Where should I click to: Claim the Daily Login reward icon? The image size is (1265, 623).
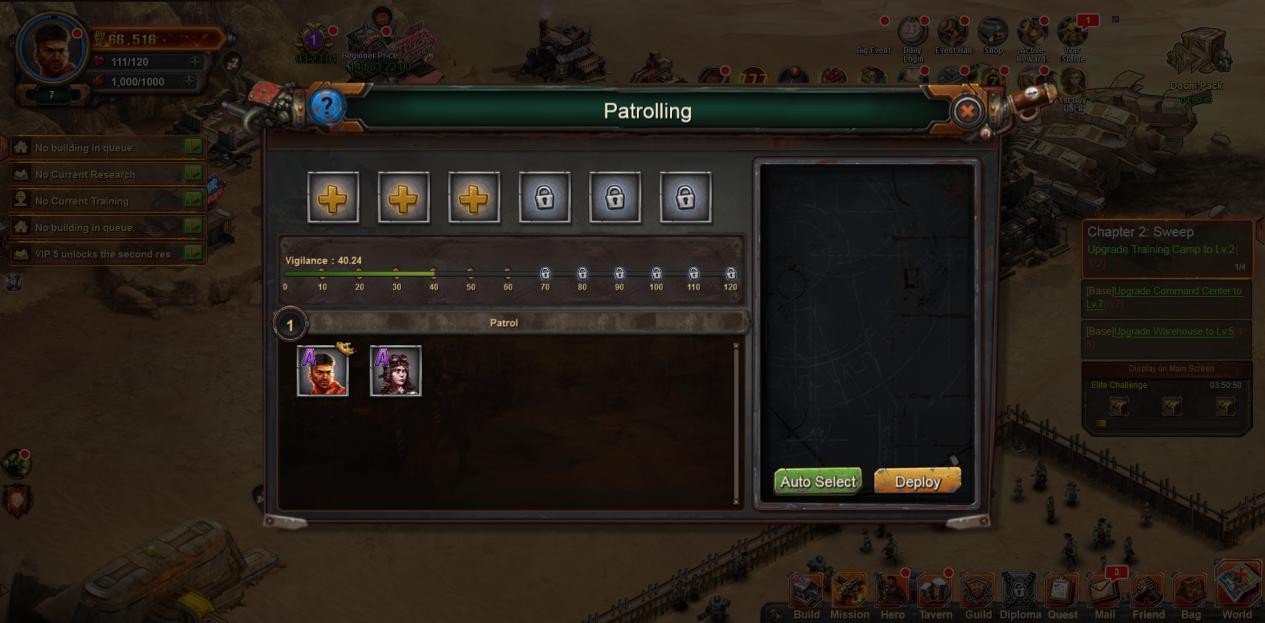point(912,34)
